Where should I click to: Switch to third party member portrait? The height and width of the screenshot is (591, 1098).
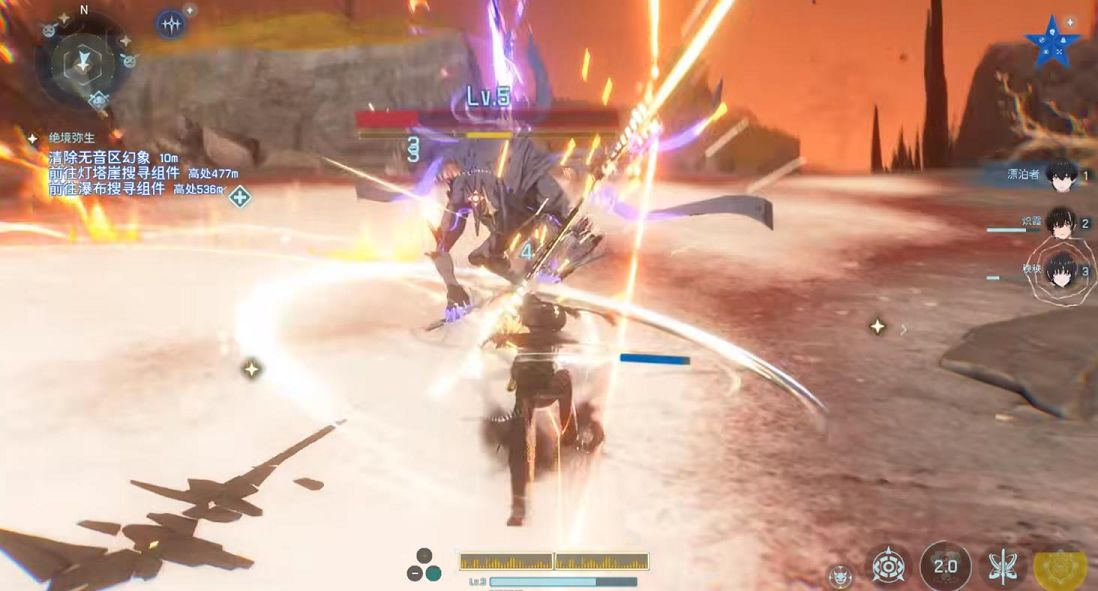(1060, 271)
